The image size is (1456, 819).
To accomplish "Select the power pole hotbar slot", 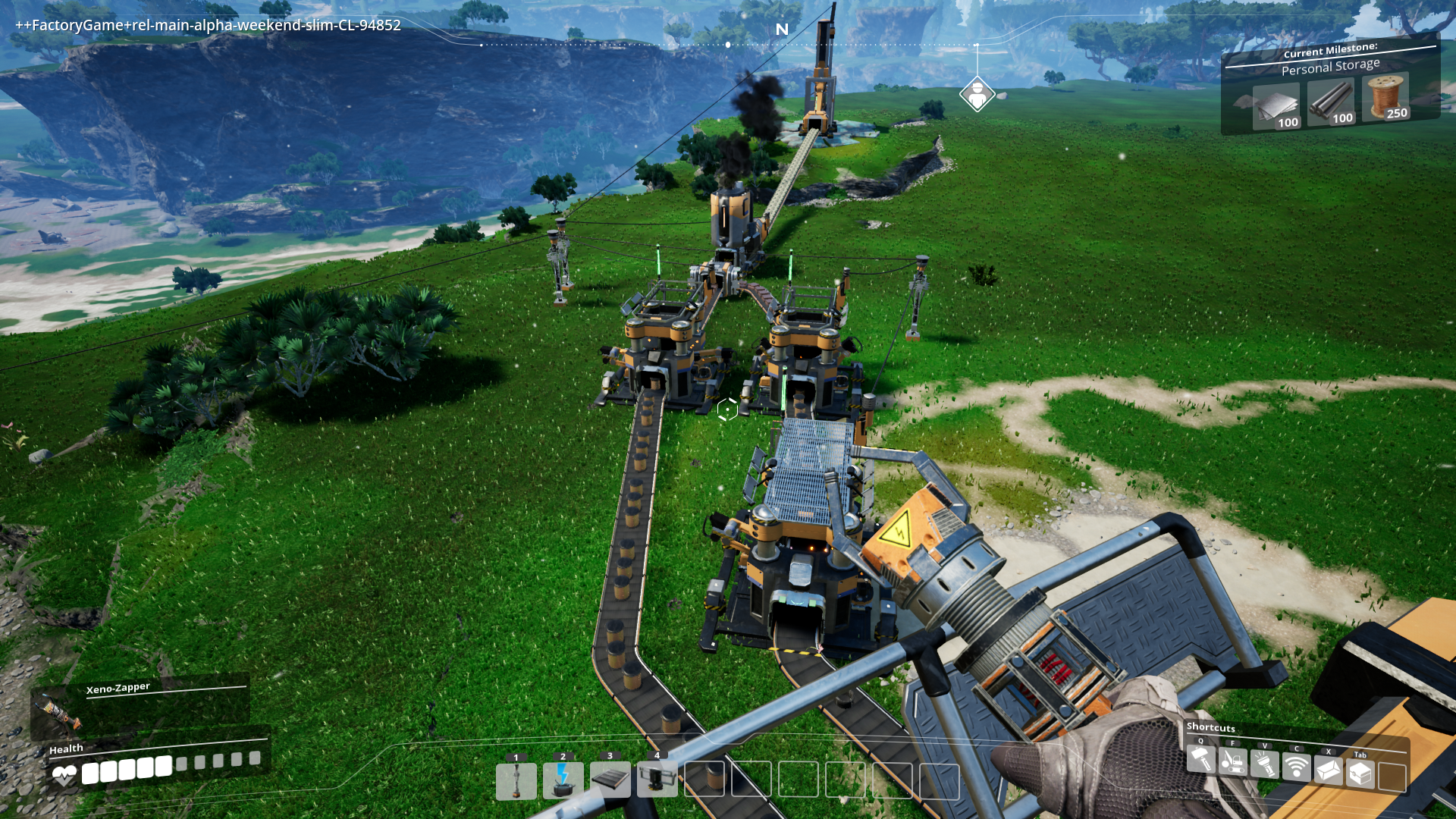I will (516, 781).
